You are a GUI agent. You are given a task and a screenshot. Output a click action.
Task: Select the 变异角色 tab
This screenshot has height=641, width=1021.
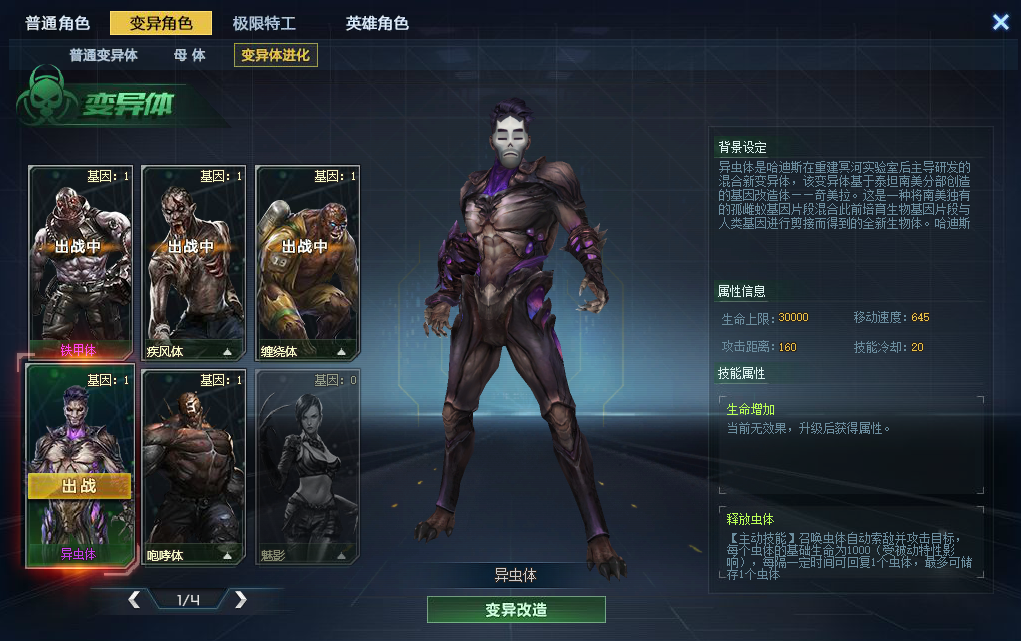point(160,23)
